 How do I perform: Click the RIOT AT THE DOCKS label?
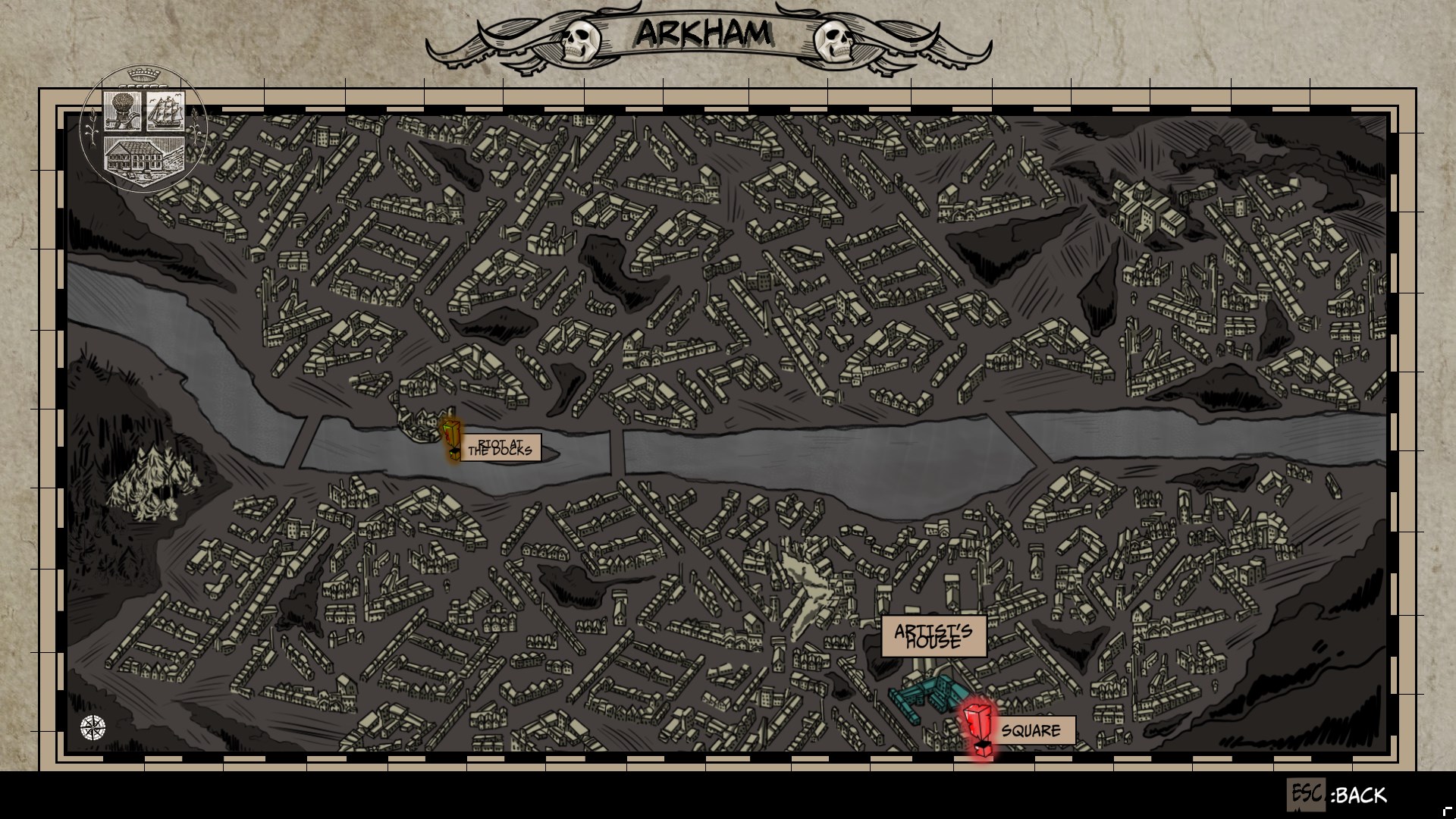(x=501, y=448)
